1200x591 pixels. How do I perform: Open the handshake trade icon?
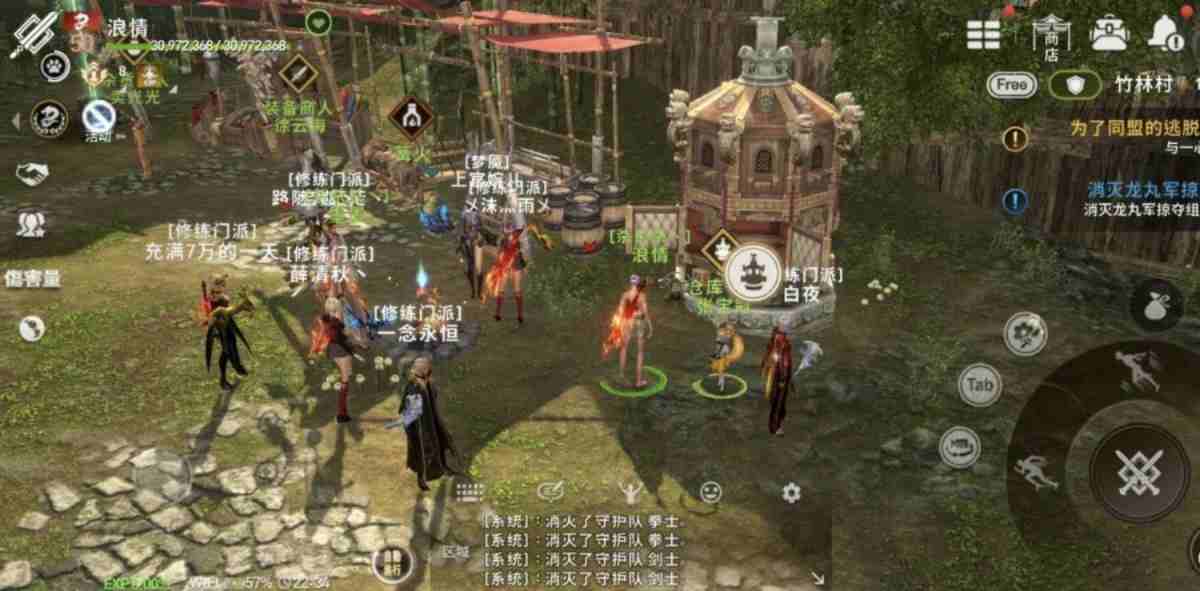coord(31,173)
